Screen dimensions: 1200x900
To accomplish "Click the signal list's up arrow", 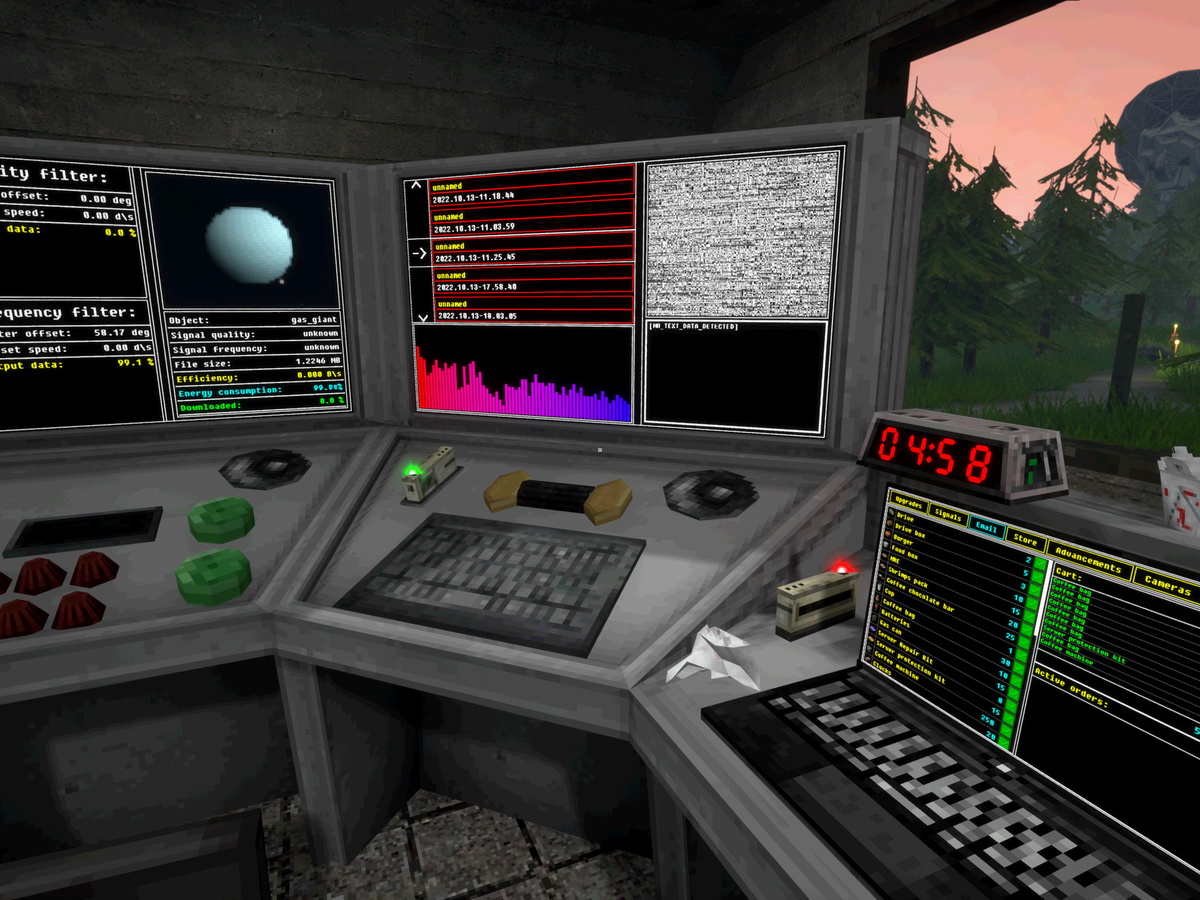I will [x=418, y=186].
